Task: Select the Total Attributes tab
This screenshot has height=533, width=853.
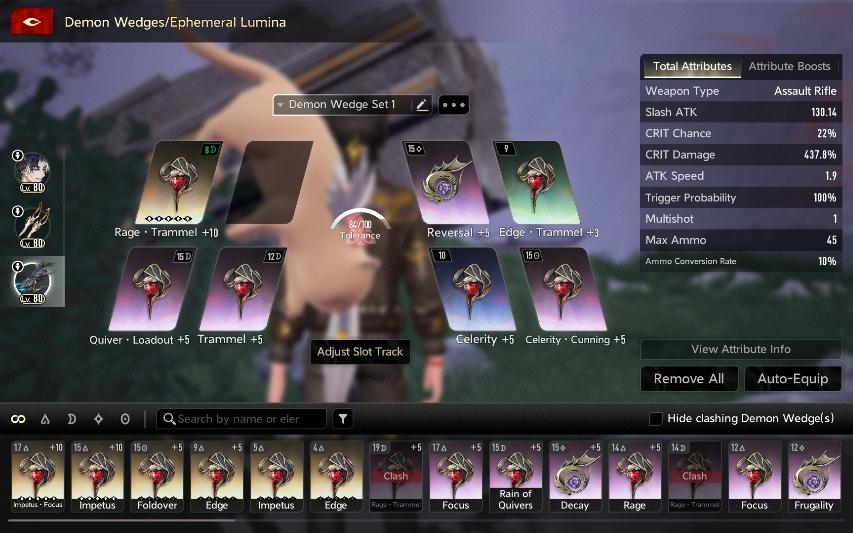Action: coord(692,67)
